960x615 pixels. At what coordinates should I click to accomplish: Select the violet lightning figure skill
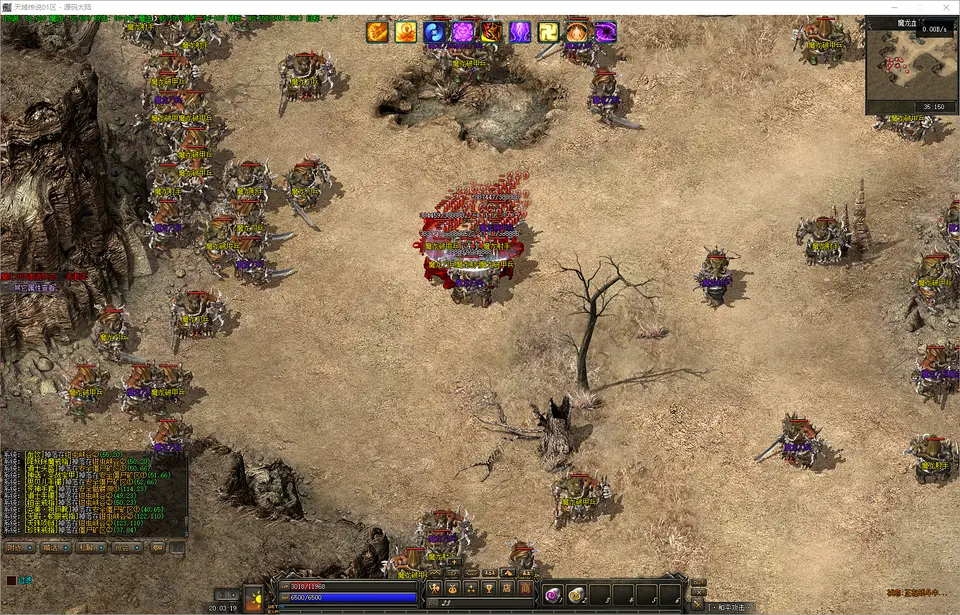point(520,32)
